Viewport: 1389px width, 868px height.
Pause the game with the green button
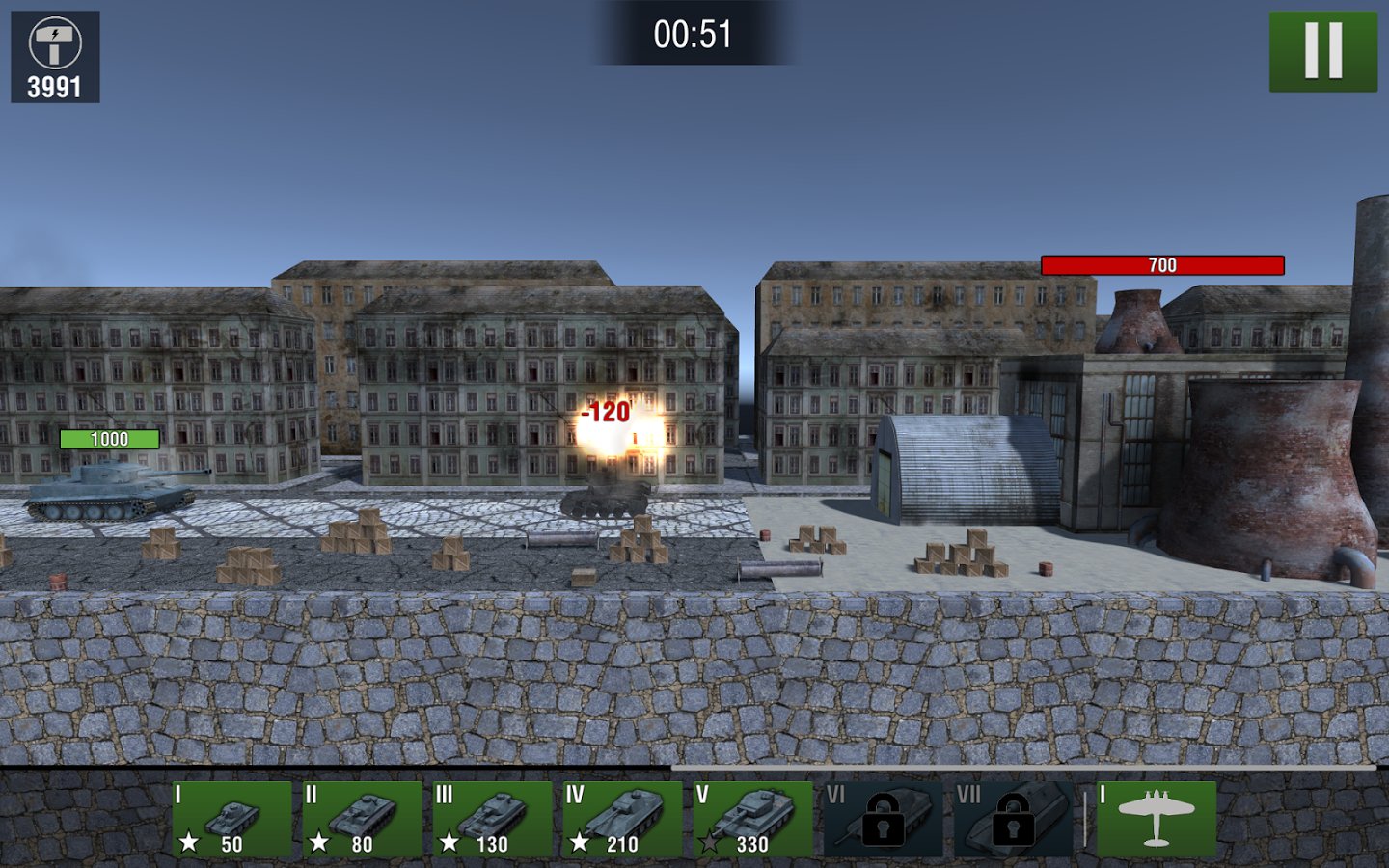coord(1322,51)
